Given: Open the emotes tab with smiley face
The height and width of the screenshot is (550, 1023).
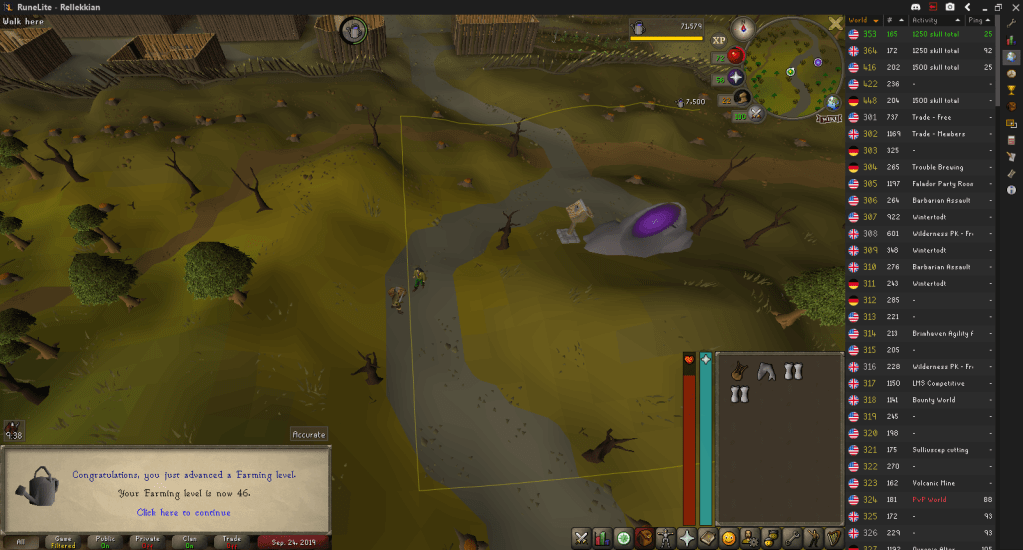Looking at the screenshot, I should coord(729,538).
